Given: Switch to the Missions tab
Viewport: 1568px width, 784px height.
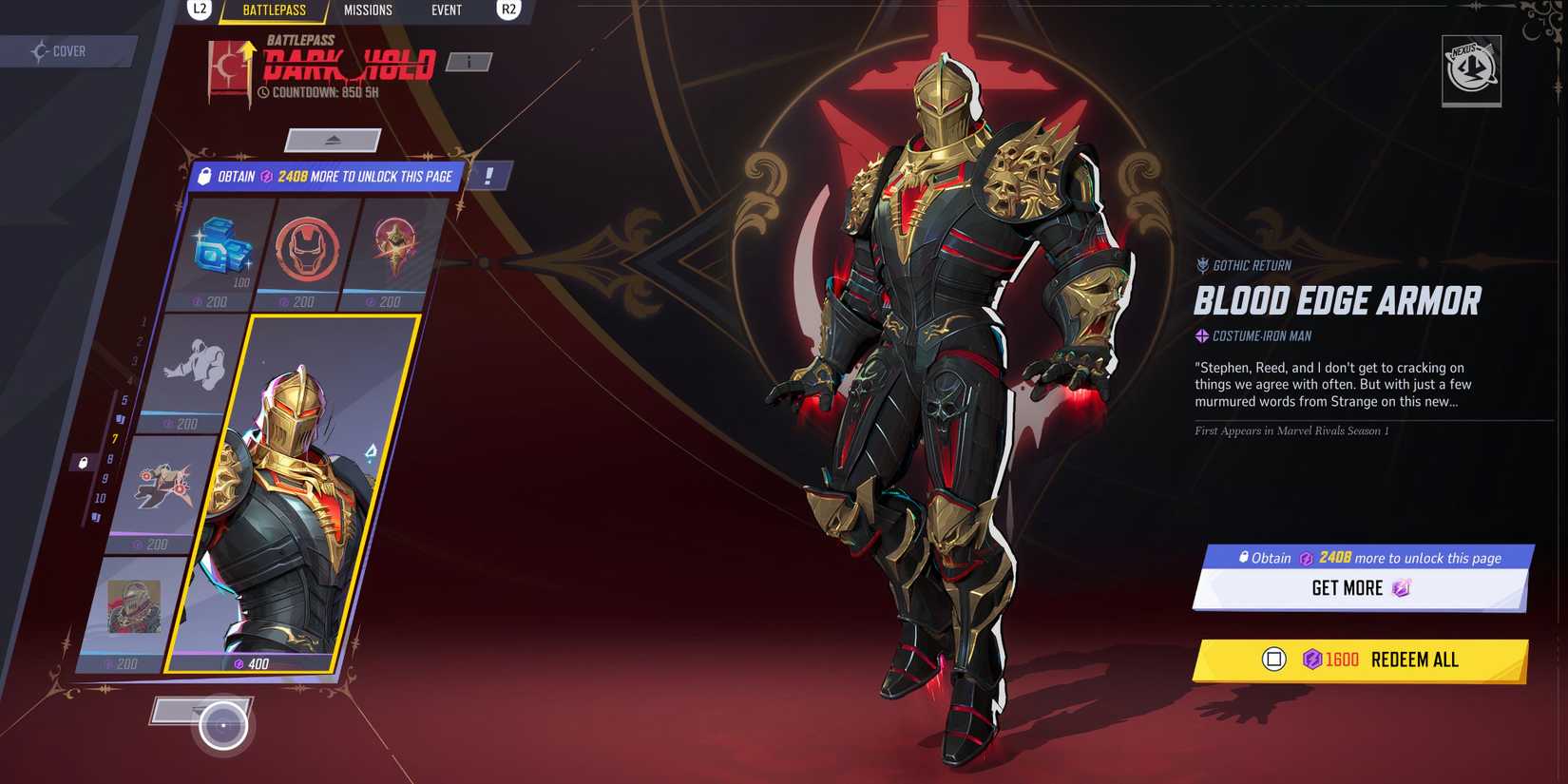Looking at the screenshot, I should (x=368, y=10).
